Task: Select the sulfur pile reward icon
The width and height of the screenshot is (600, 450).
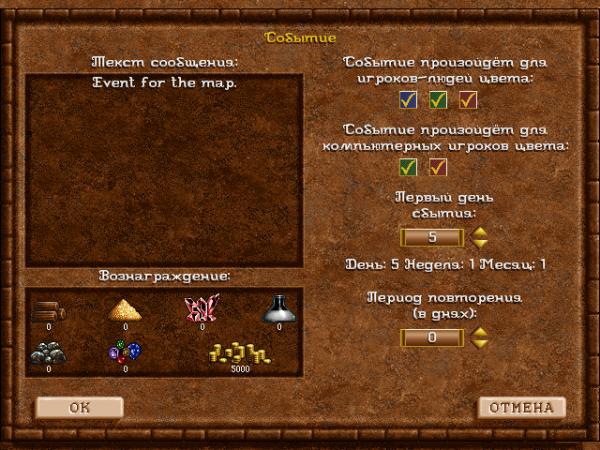Action: click(125, 310)
